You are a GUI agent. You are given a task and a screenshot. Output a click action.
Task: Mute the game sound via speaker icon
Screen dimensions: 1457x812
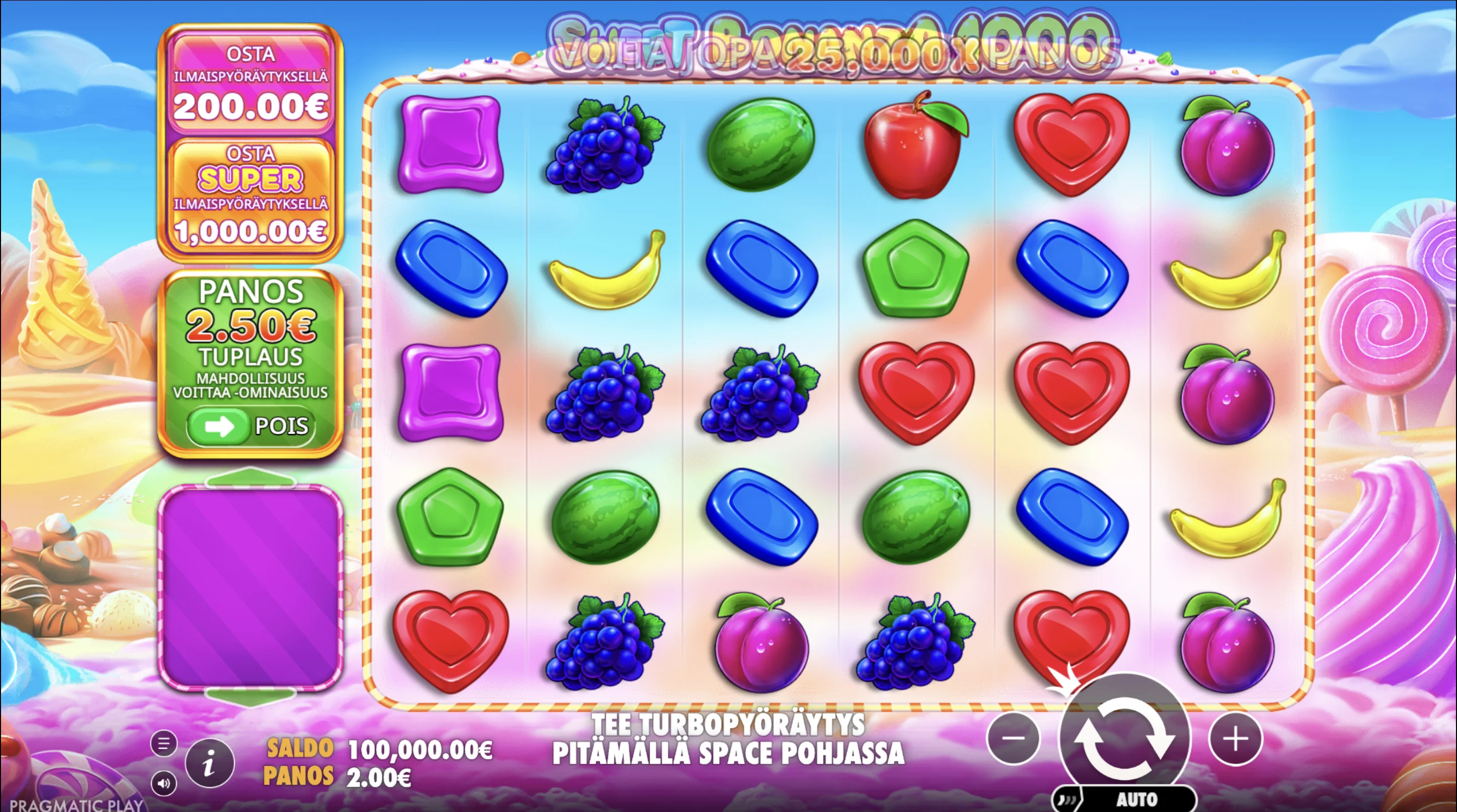[x=164, y=784]
